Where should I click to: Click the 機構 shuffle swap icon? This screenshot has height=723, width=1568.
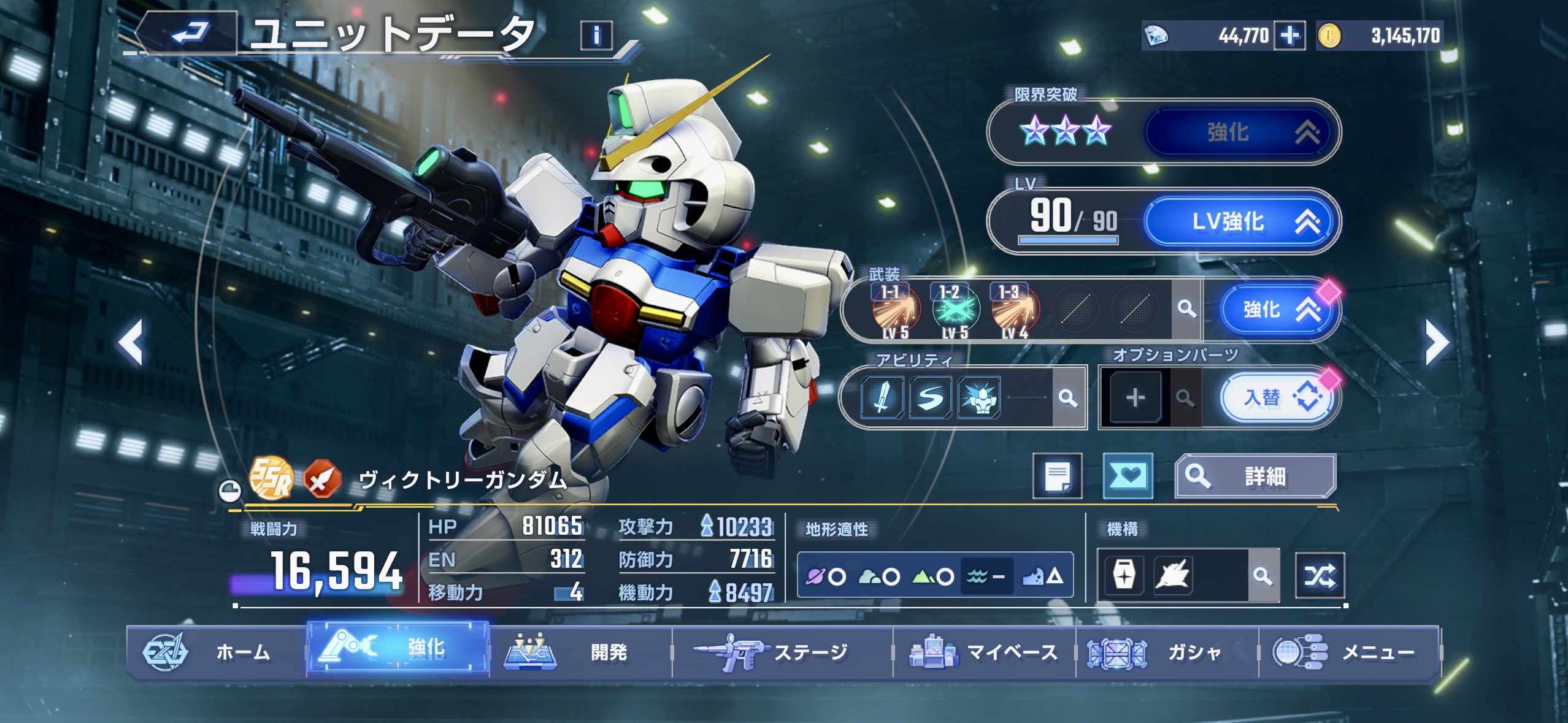pos(1320,576)
